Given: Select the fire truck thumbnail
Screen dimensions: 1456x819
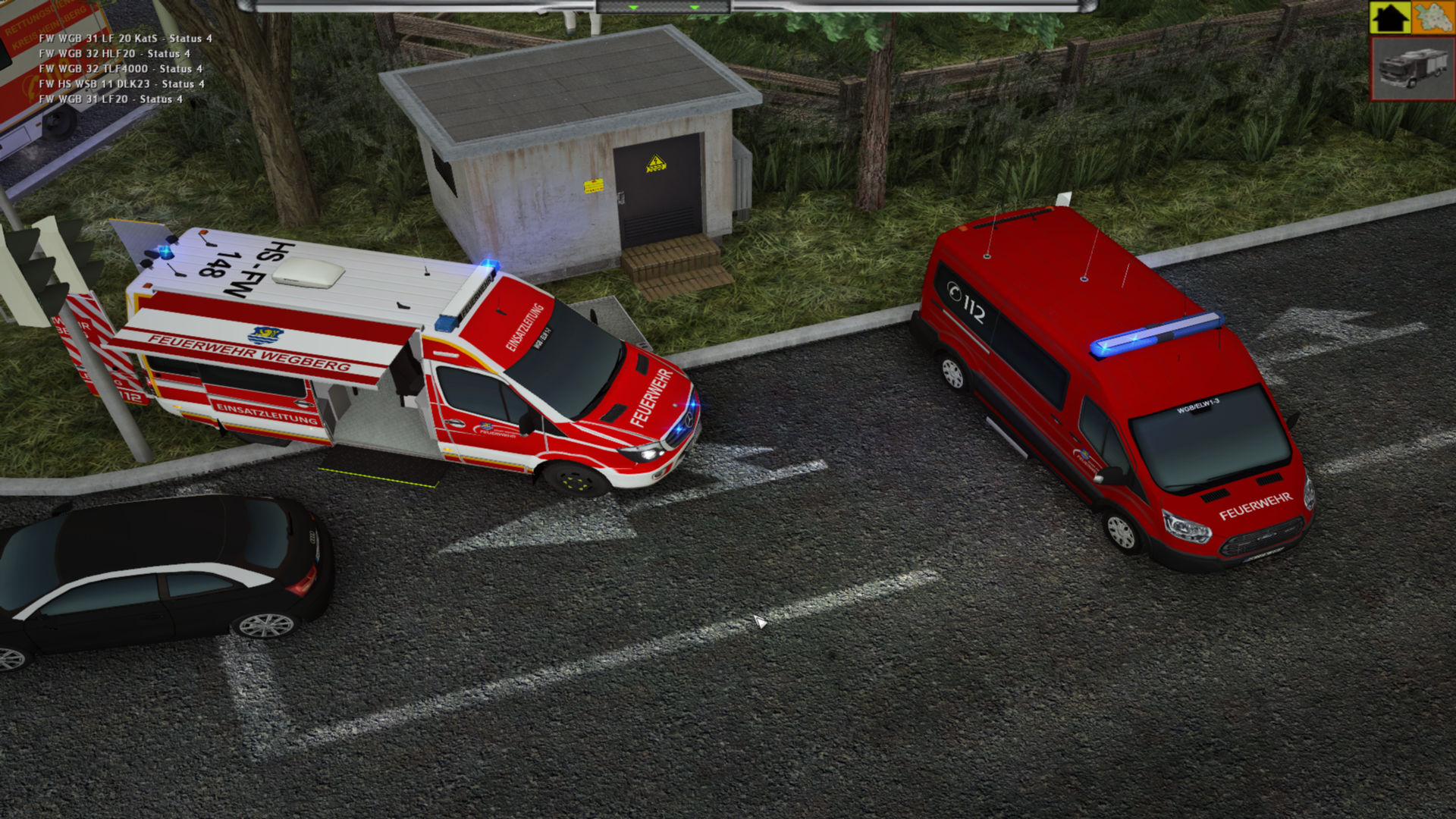Looking at the screenshot, I should point(1412,69).
